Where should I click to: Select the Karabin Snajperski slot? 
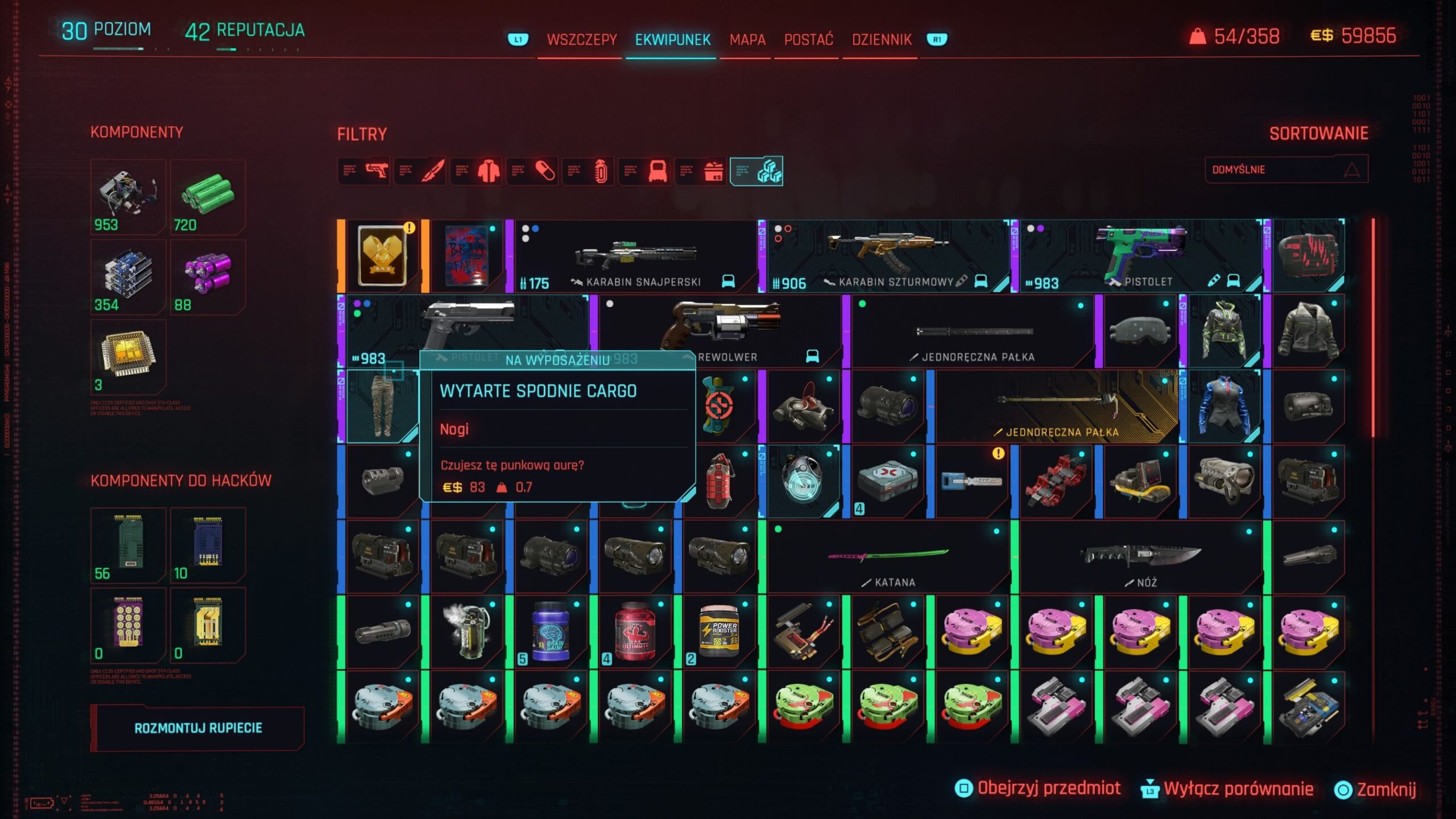coord(634,257)
